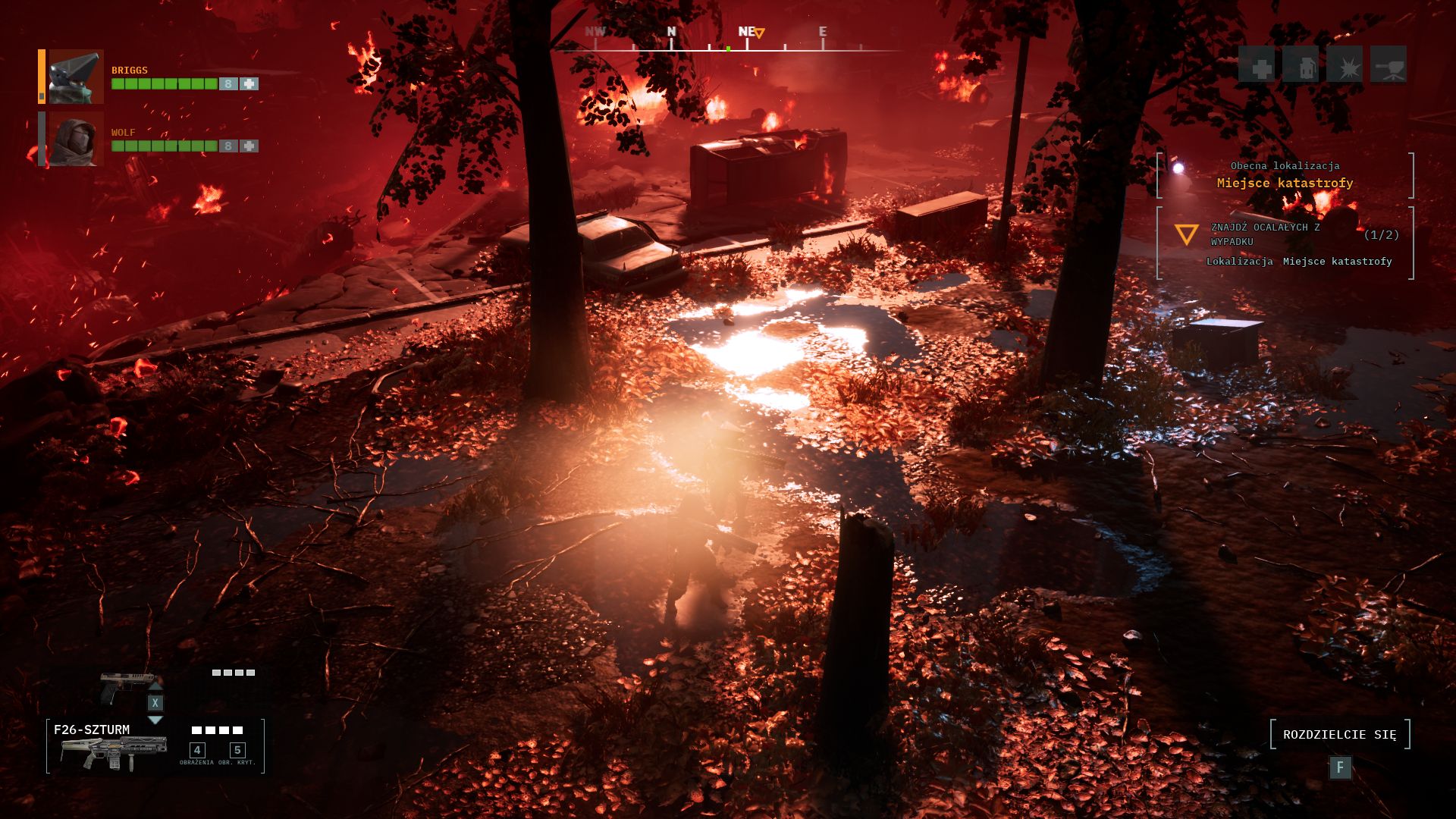The image size is (1456, 819).
Task: Select the Briggs character portrait
Action: coord(75,77)
